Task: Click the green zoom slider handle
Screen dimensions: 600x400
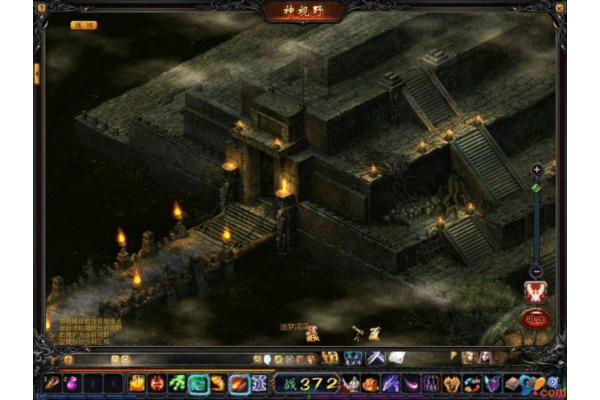Action: (x=536, y=187)
